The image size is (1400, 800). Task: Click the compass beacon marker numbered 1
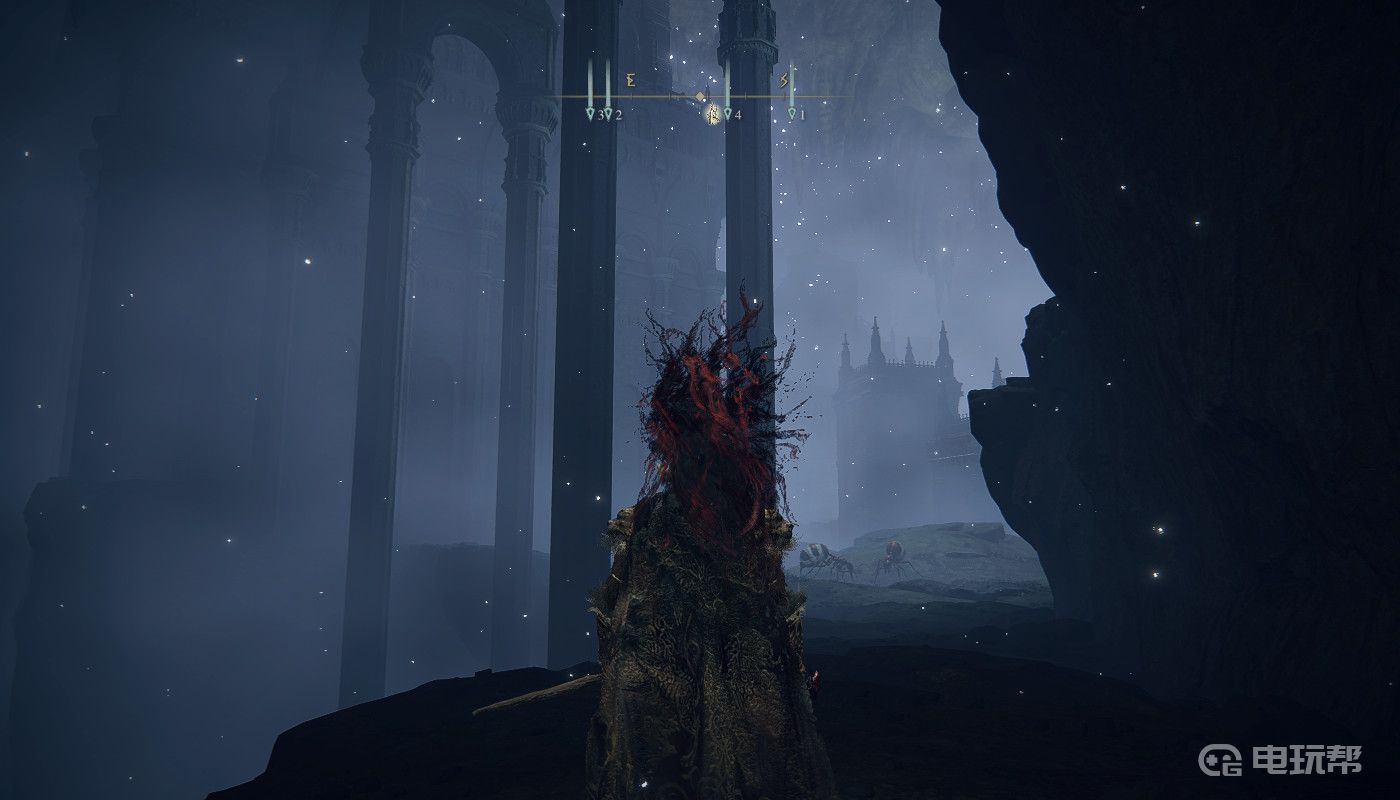pyautogui.click(x=791, y=114)
